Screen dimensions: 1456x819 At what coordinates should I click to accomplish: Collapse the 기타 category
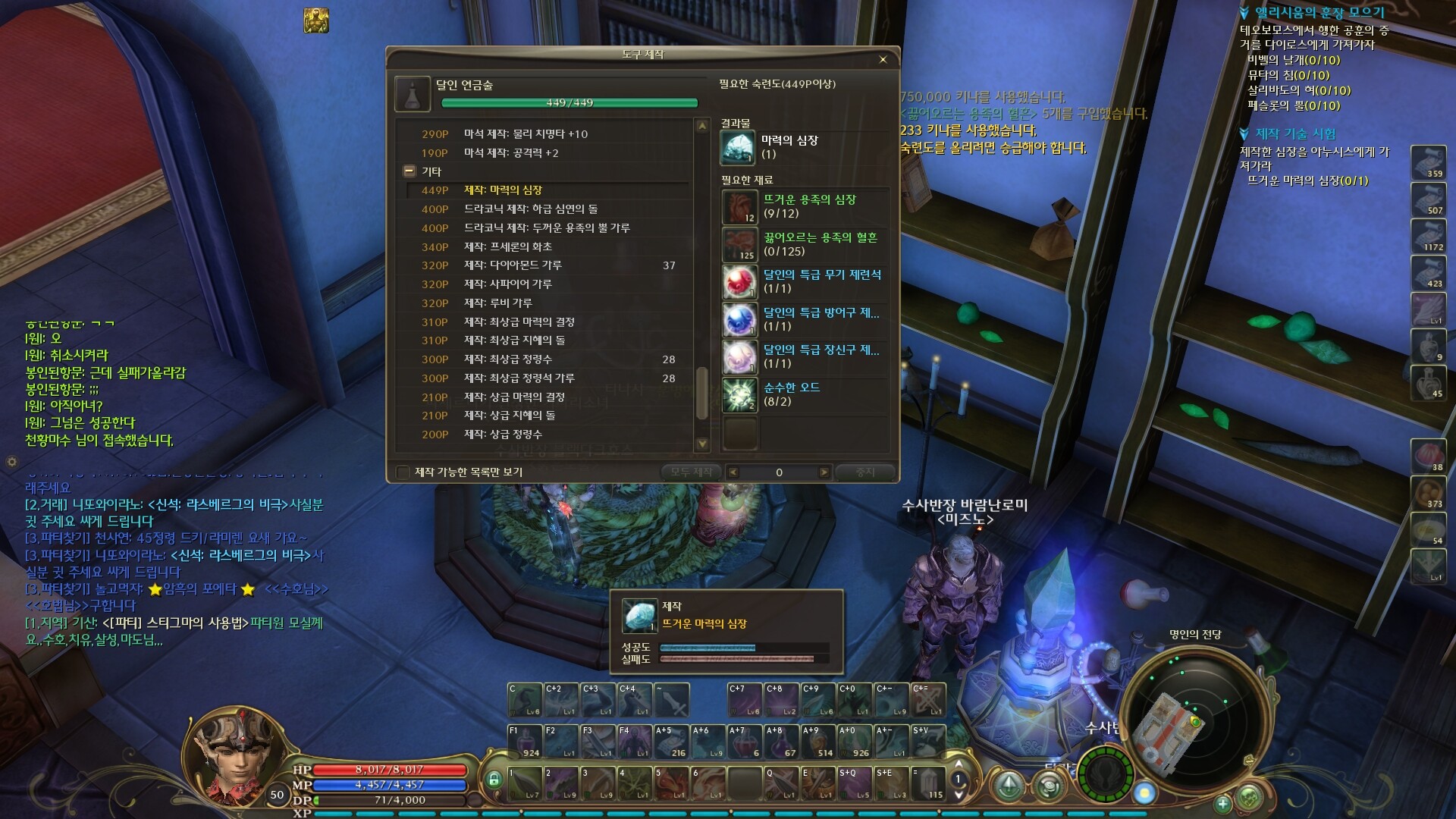(409, 171)
